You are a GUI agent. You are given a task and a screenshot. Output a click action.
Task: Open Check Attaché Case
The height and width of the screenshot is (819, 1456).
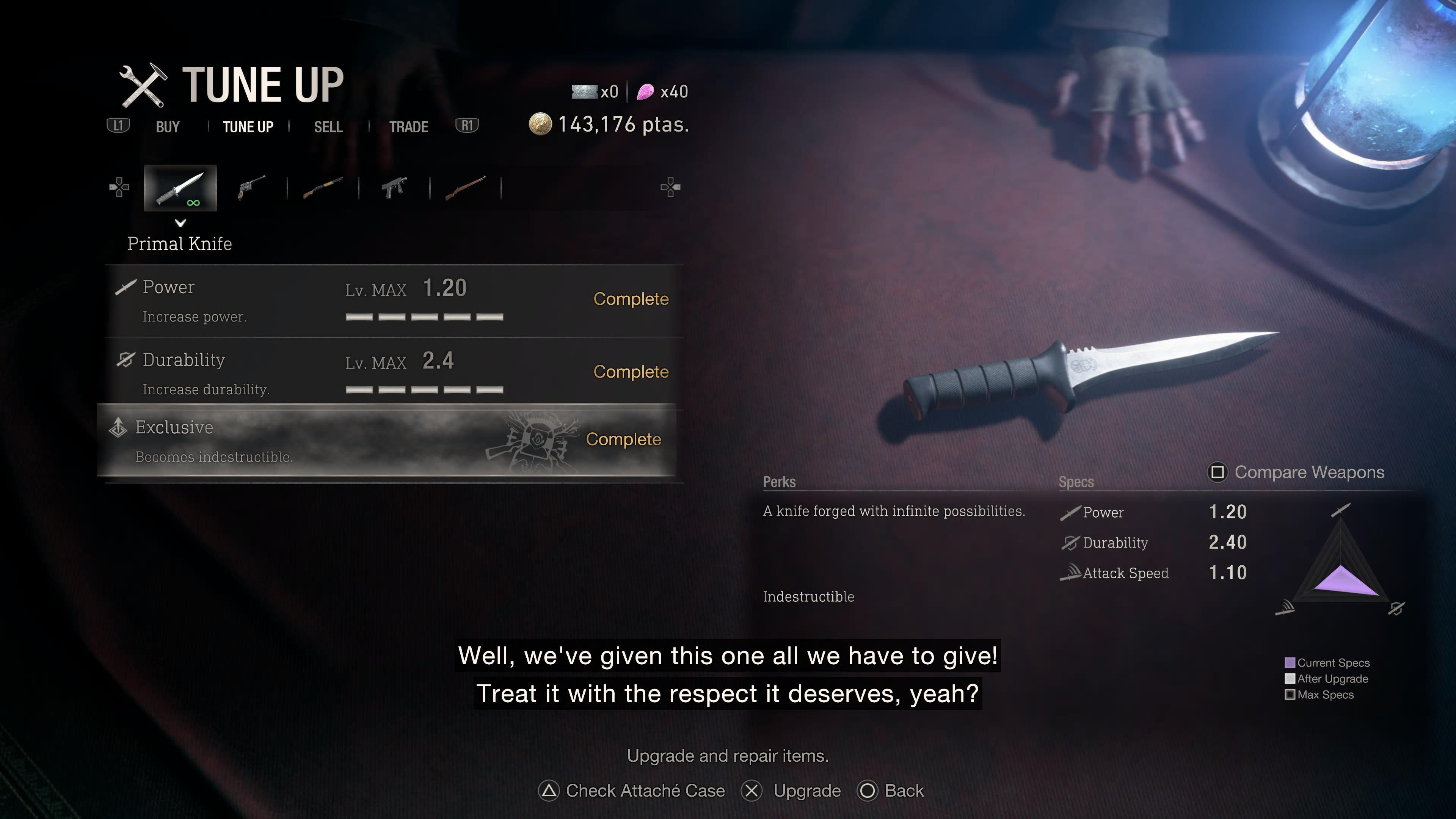632,791
